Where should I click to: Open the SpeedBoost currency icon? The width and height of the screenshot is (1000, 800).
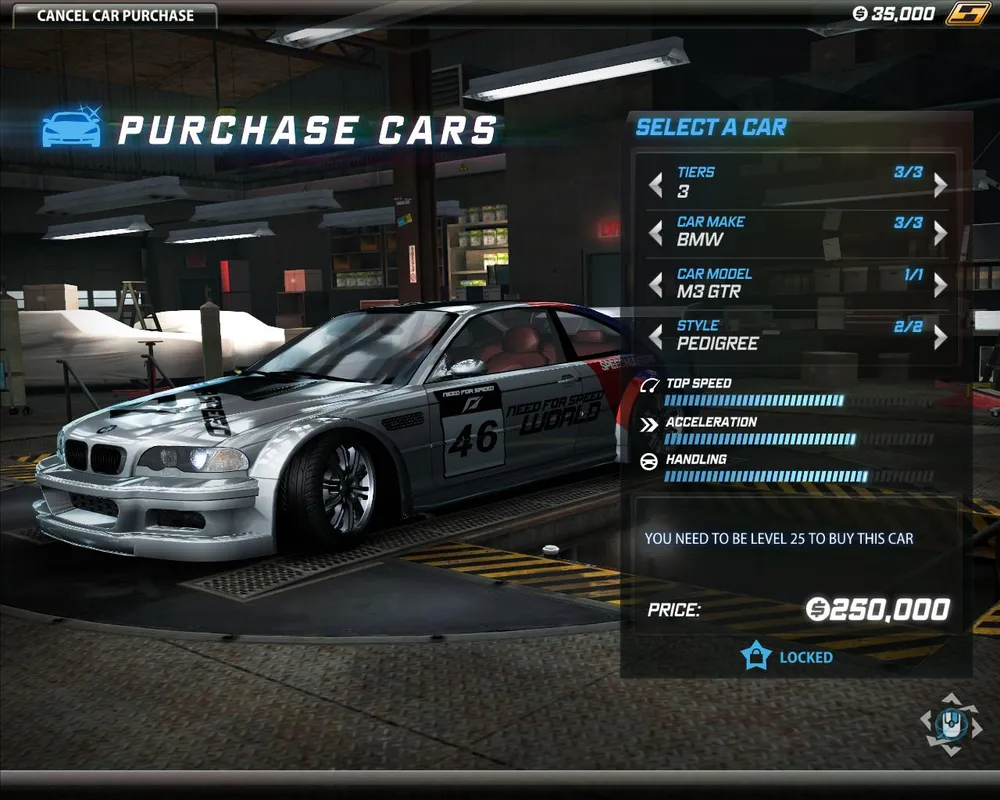(x=967, y=14)
